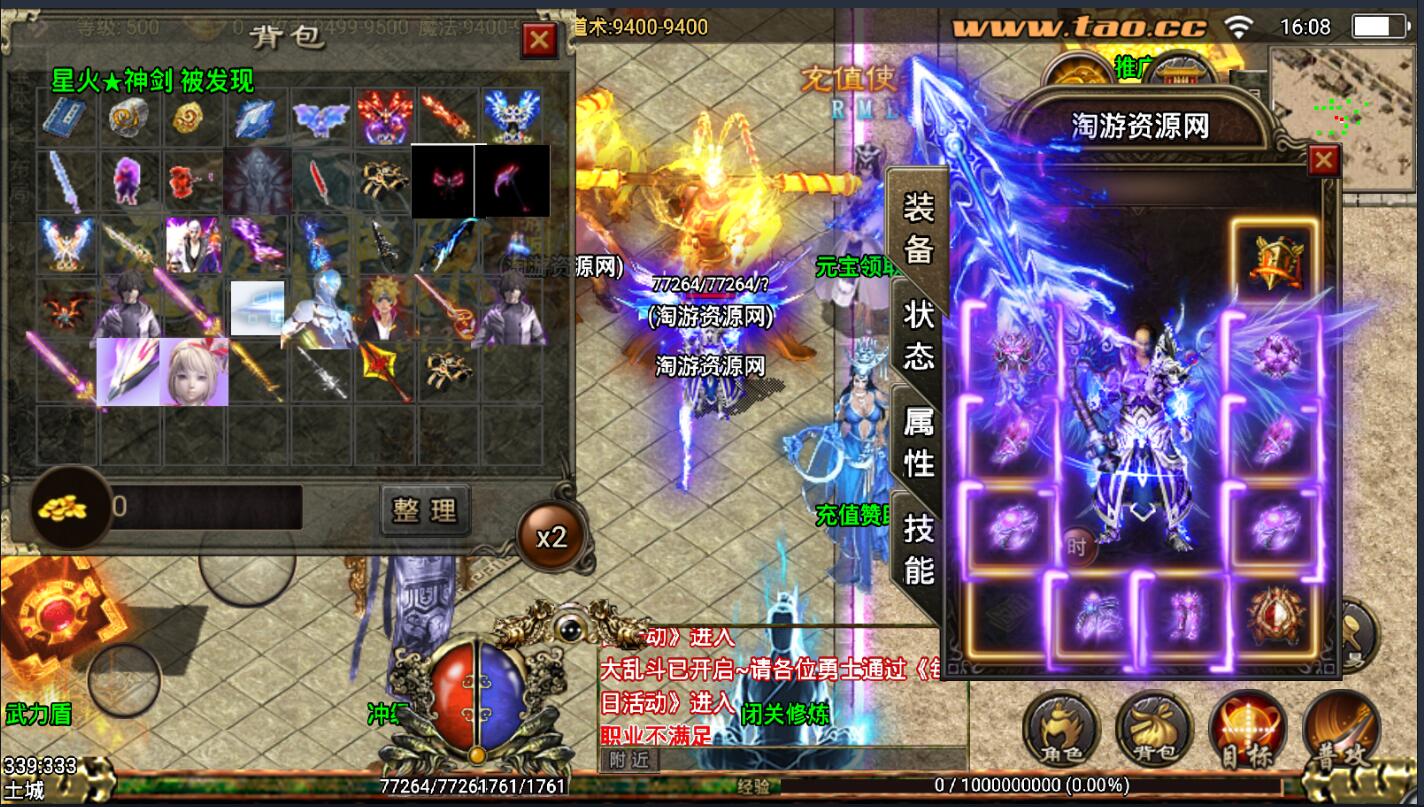This screenshot has width=1424, height=807.
Task: Open the 状态 status tab
Action: (918, 335)
